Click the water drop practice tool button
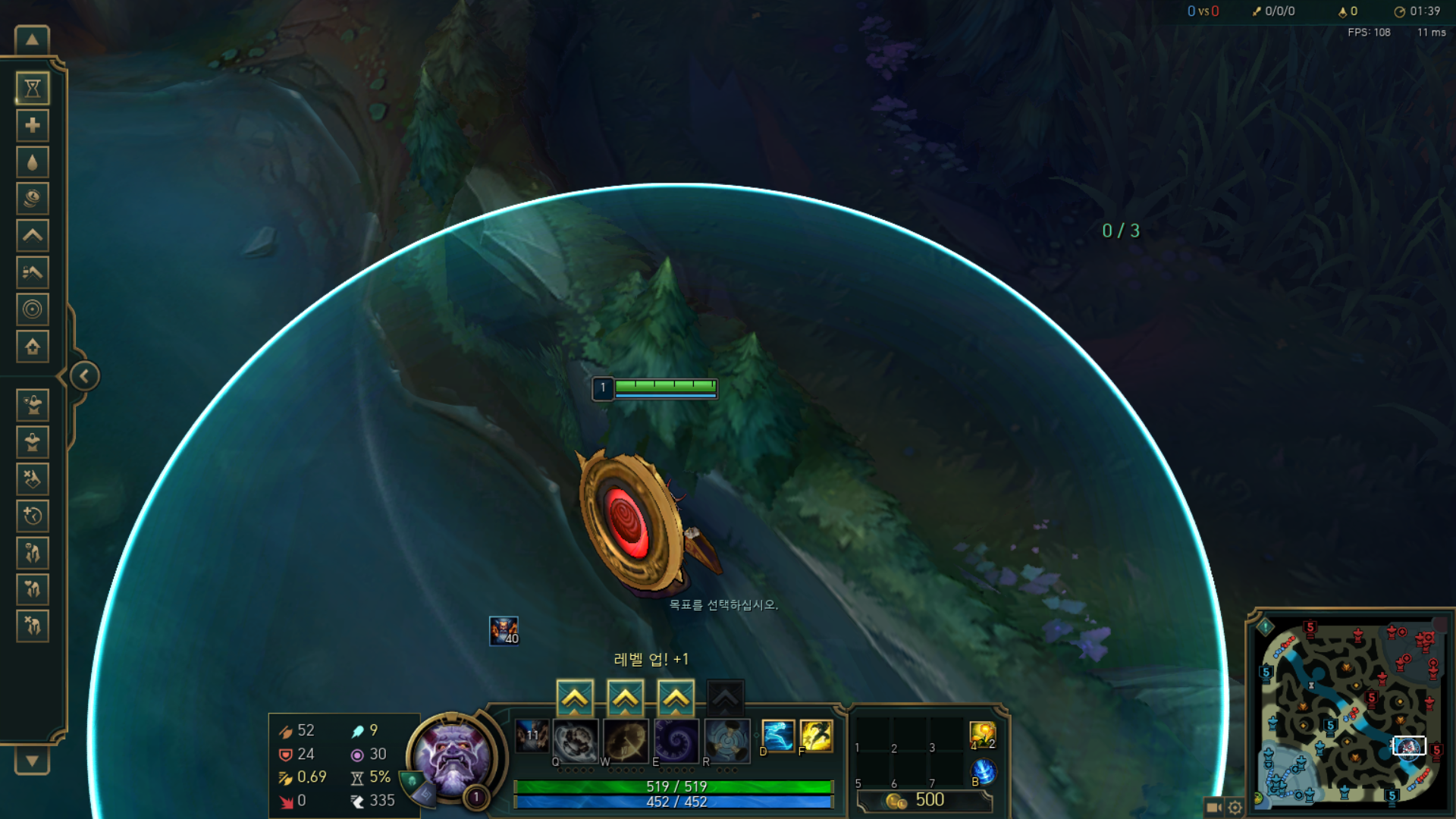 click(33, 162)
